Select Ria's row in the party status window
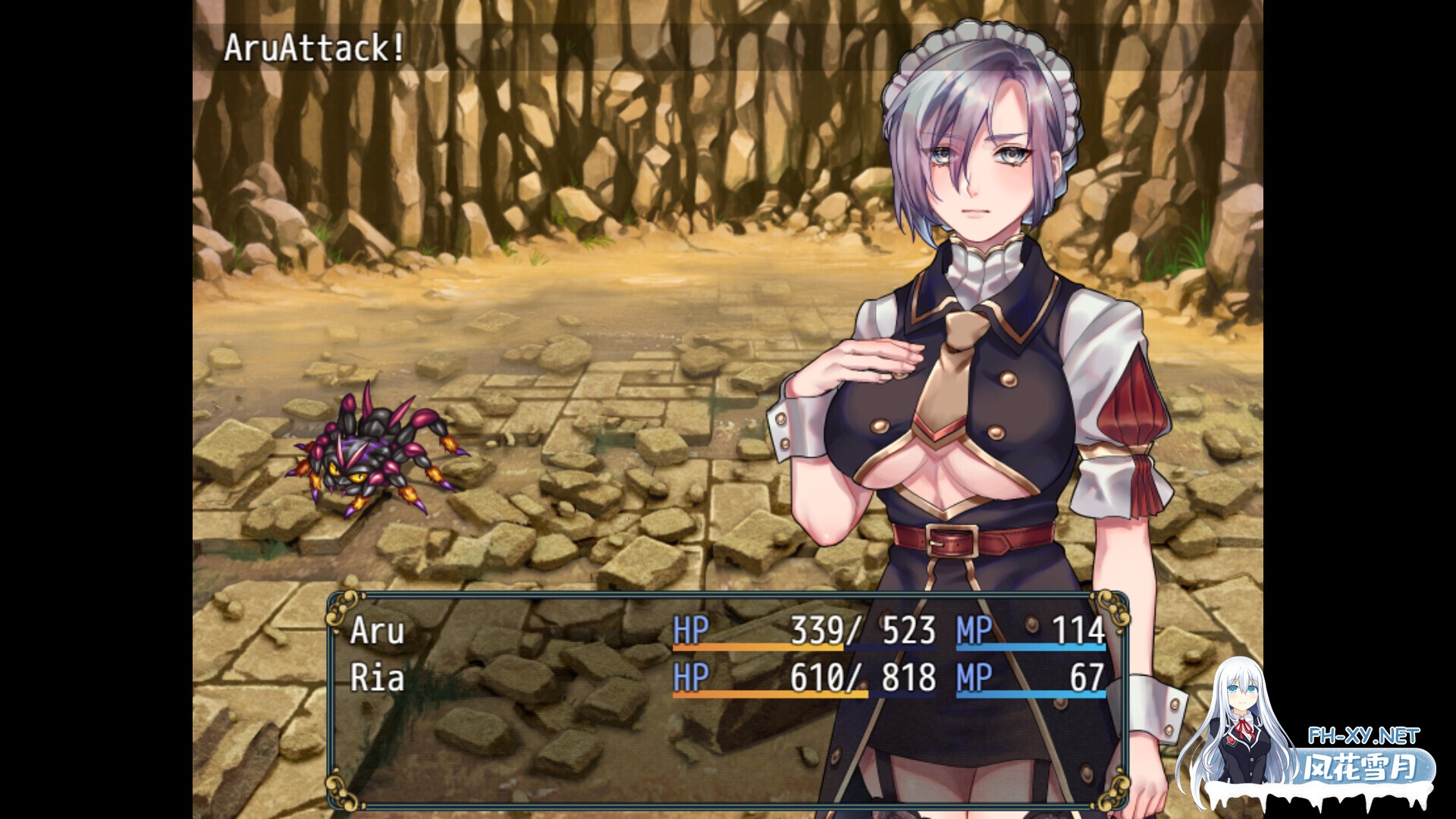 [x=726, y=677]
